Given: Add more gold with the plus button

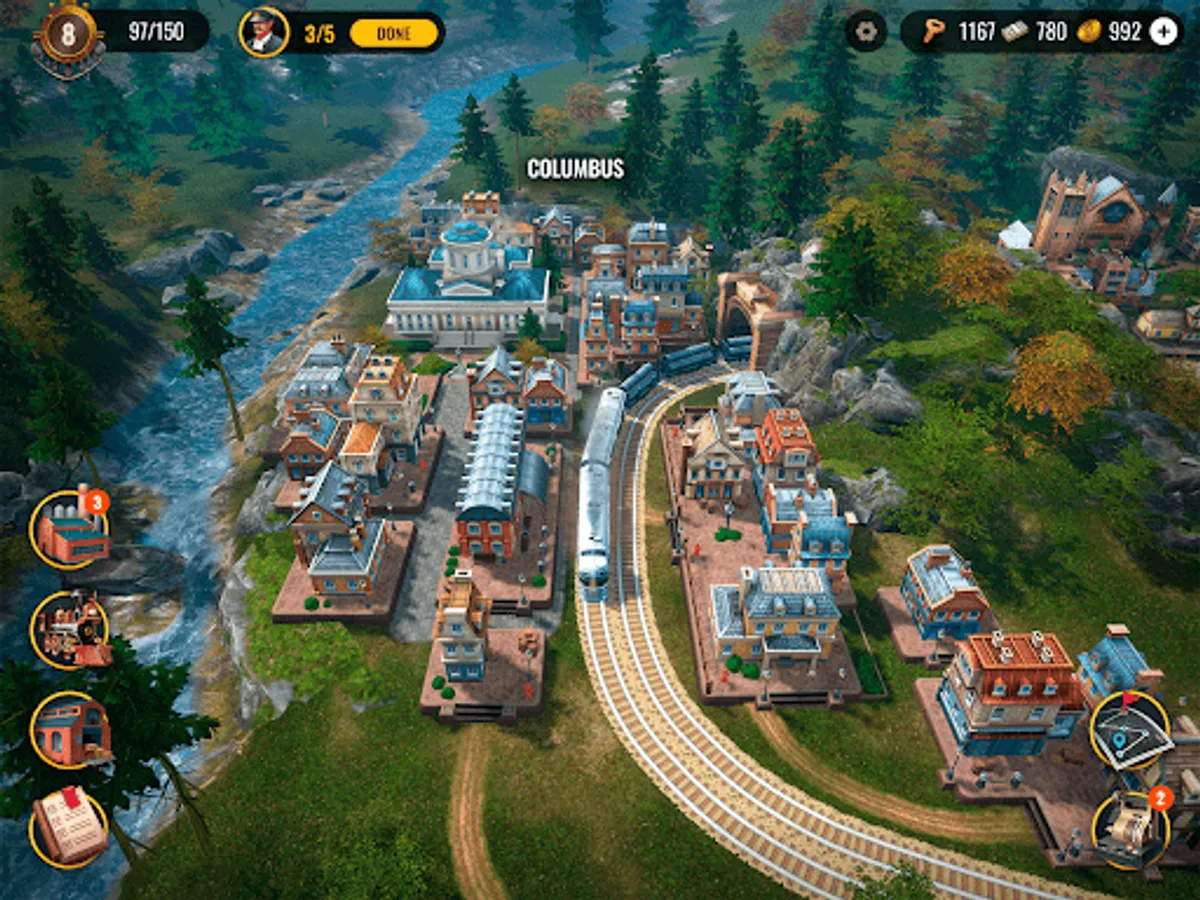Looking at the screenshot, I should coord(1163,32).
